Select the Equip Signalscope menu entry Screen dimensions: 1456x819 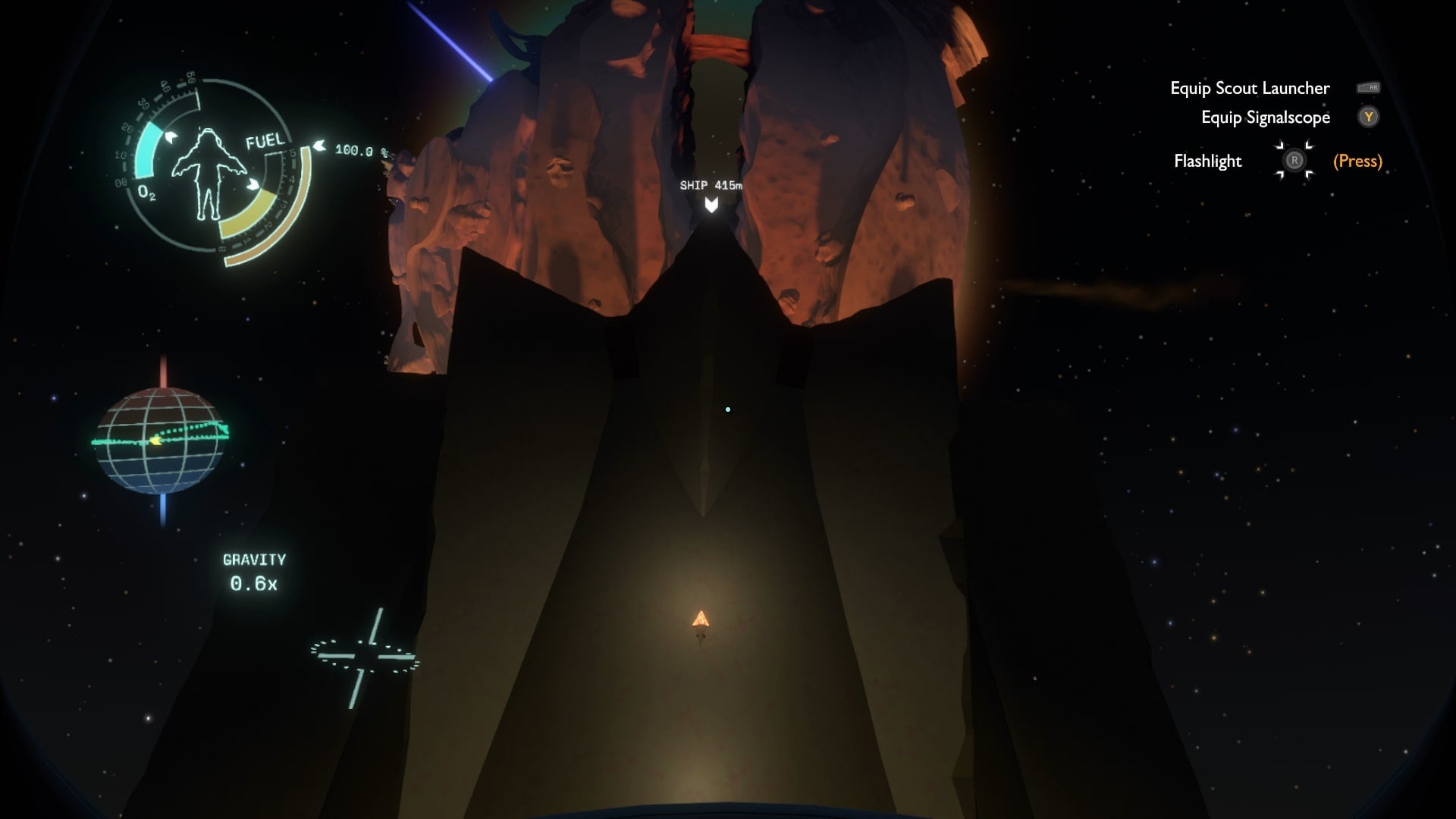tap(1265, 118)
